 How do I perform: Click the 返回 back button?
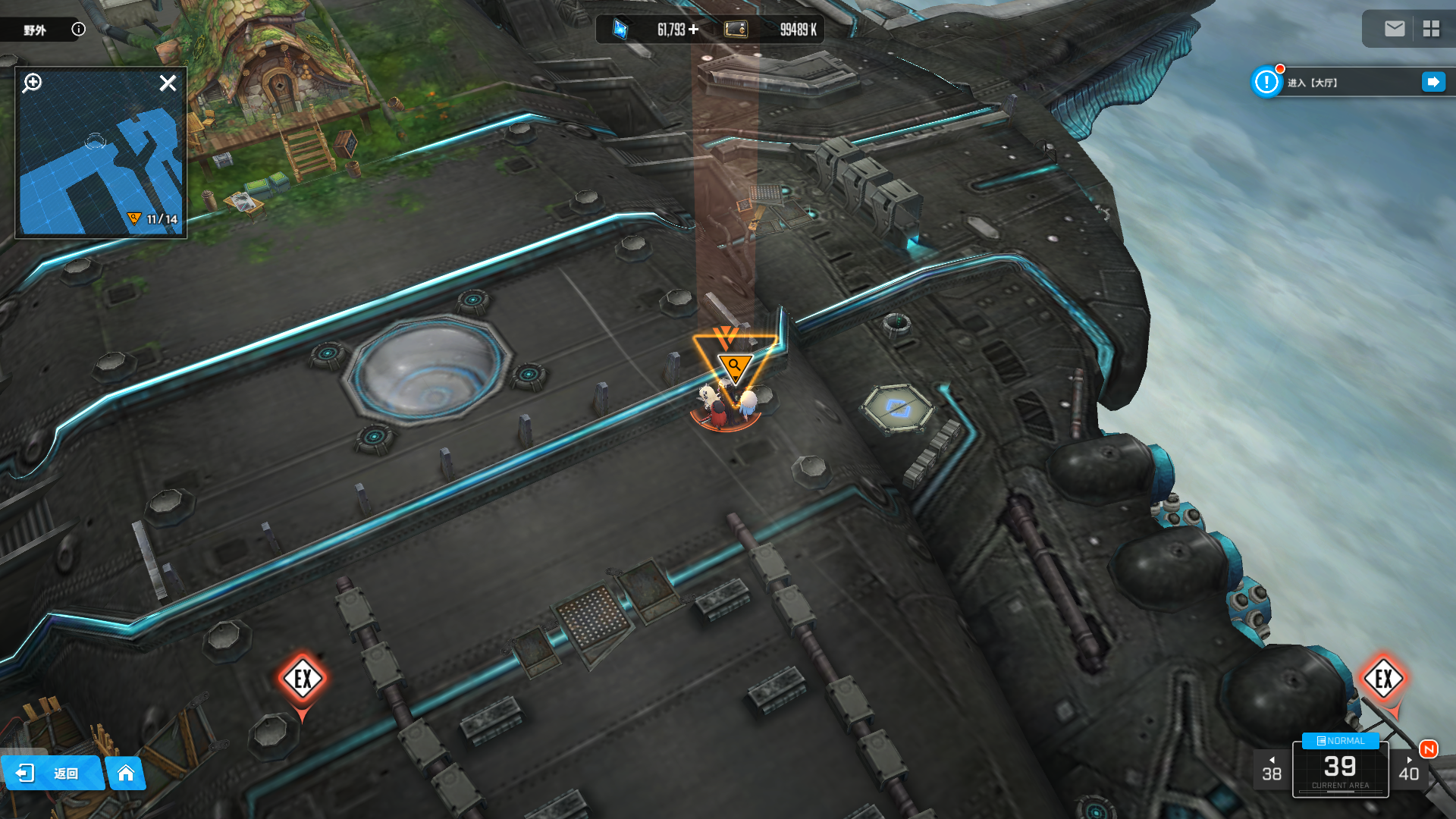point(52,773)
